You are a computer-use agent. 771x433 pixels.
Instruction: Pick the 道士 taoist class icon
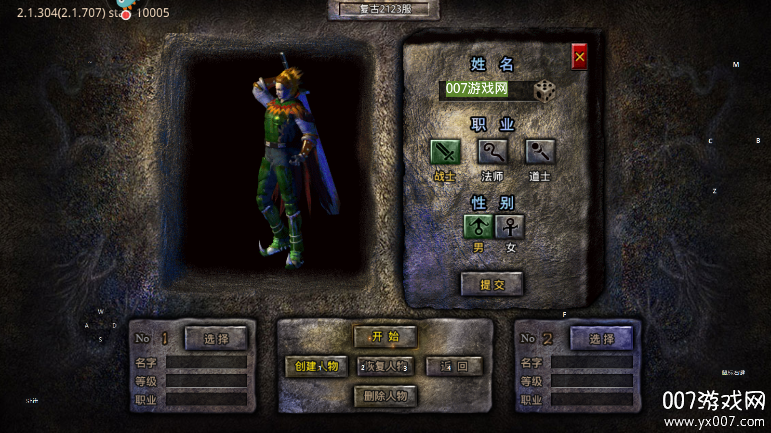(540, 152)
